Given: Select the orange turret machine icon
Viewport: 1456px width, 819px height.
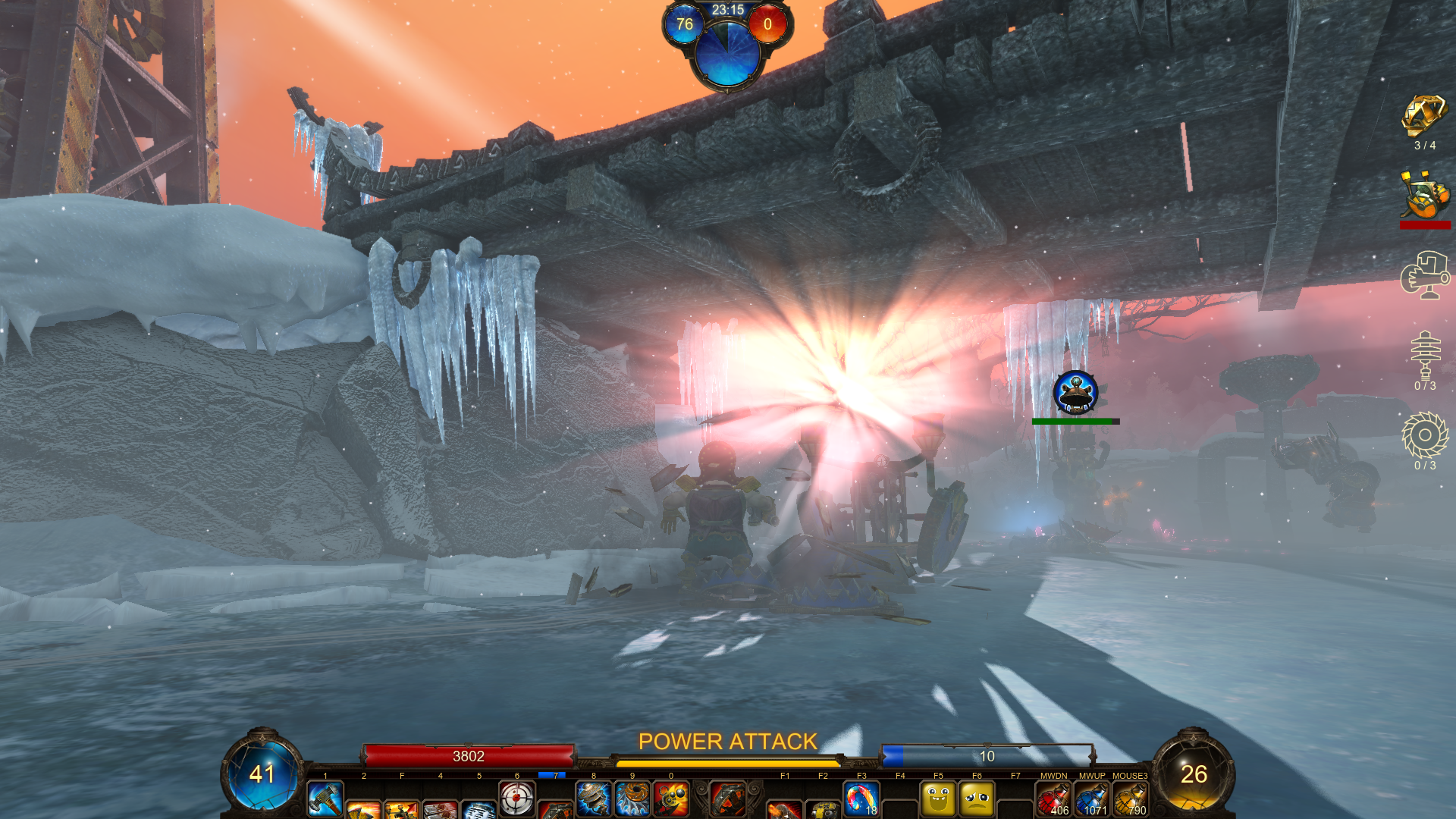Looking at the screenshot, I should [1424, 196].
